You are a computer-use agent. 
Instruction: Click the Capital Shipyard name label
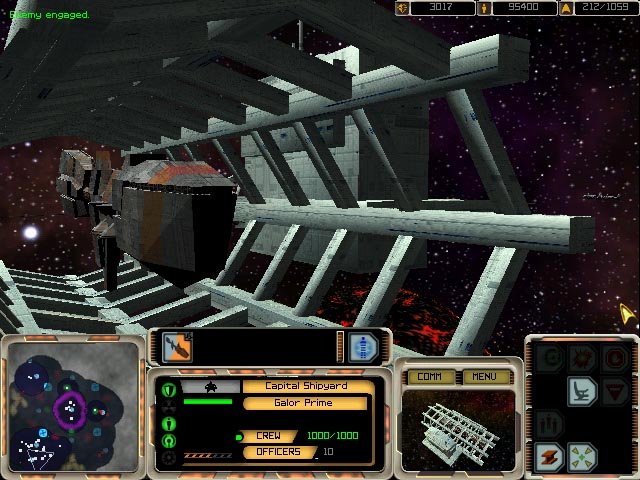306,386
